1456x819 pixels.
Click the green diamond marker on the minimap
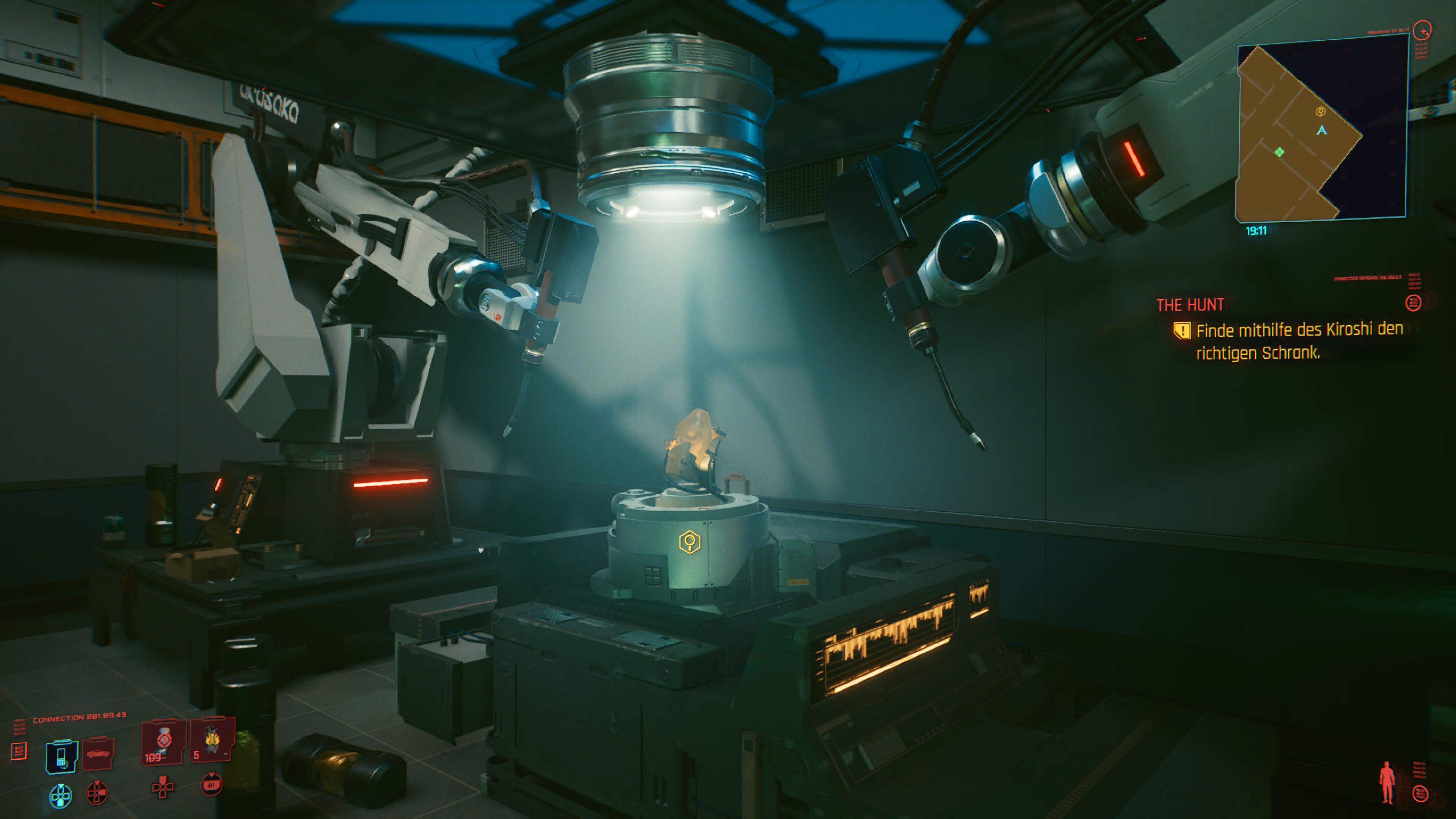pos(1280,152)
